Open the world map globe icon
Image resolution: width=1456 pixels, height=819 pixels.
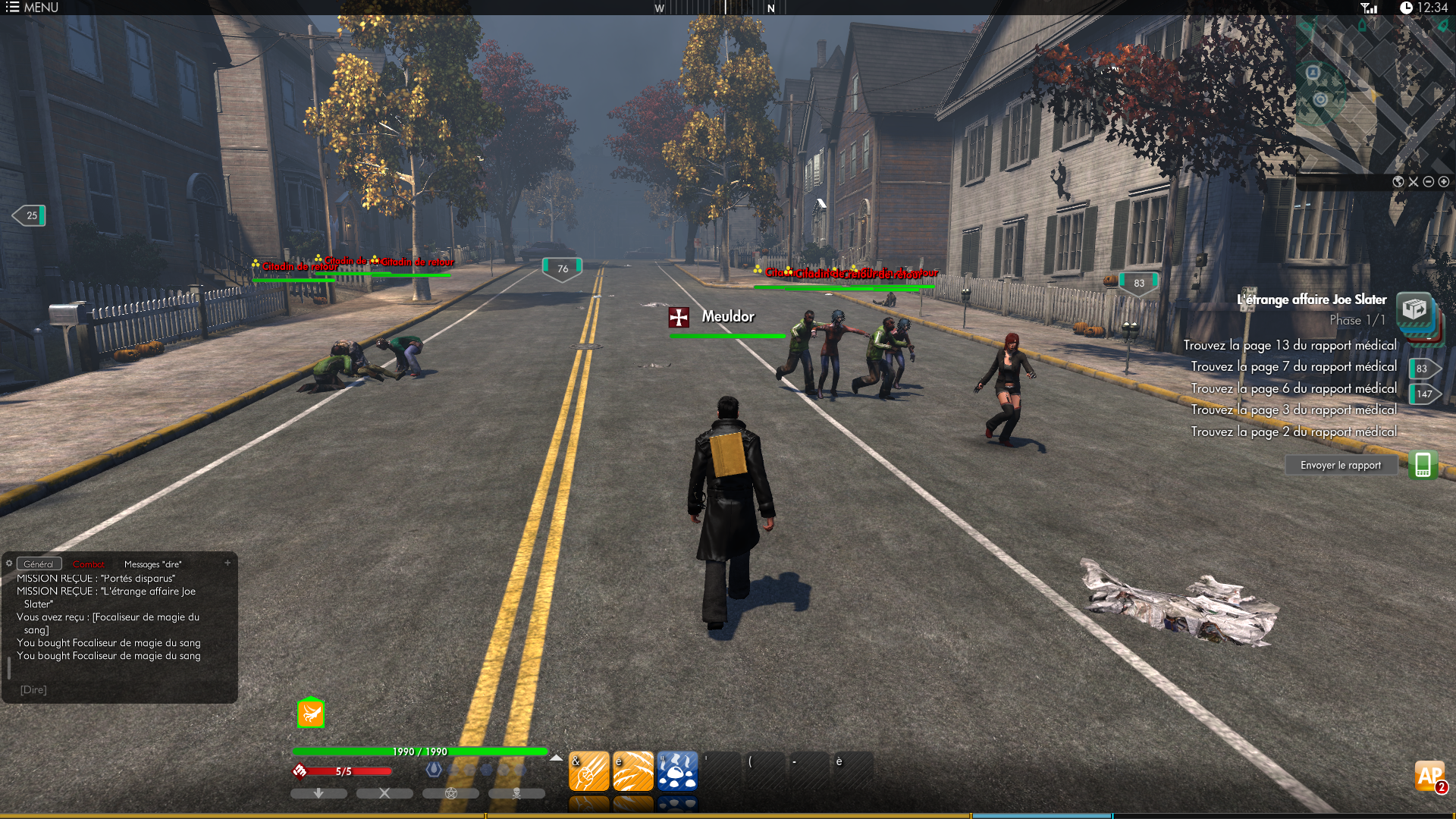click(x=1398, y=182)
